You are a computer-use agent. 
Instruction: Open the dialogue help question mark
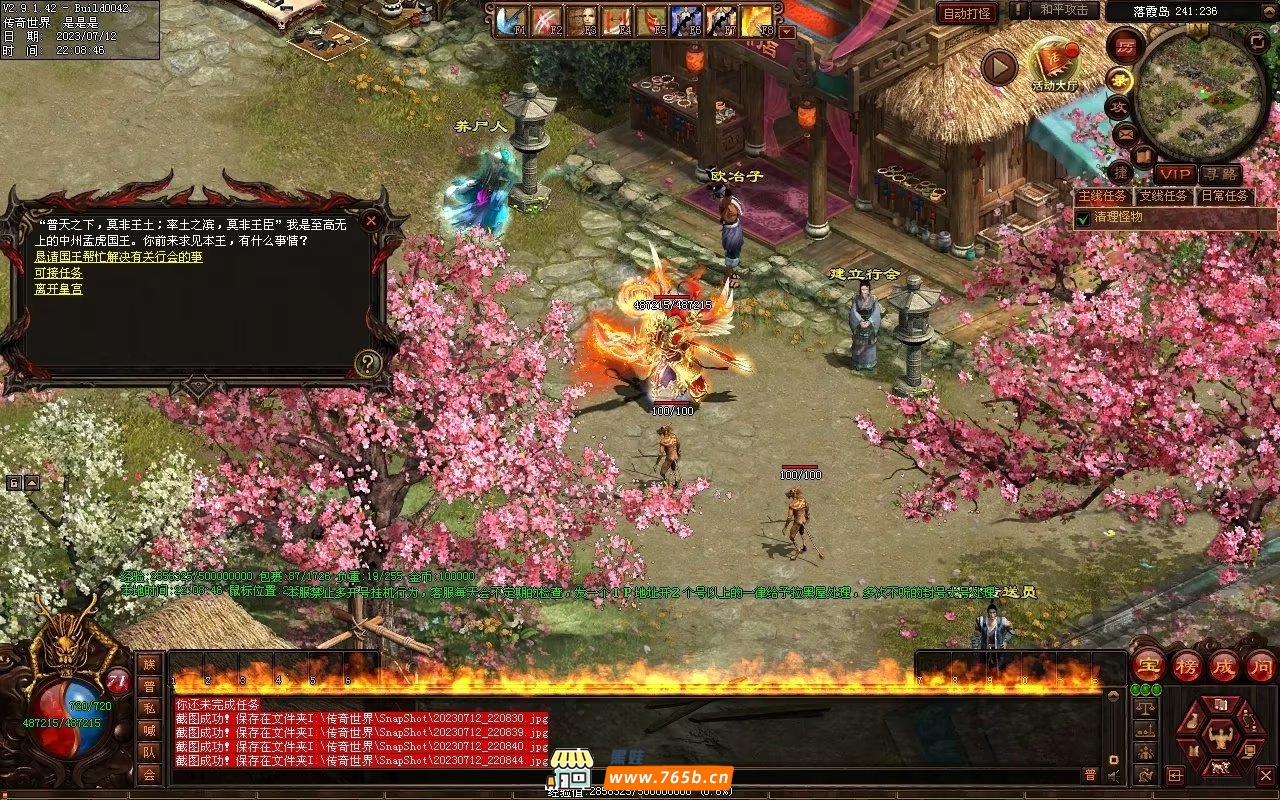(369, 363)
